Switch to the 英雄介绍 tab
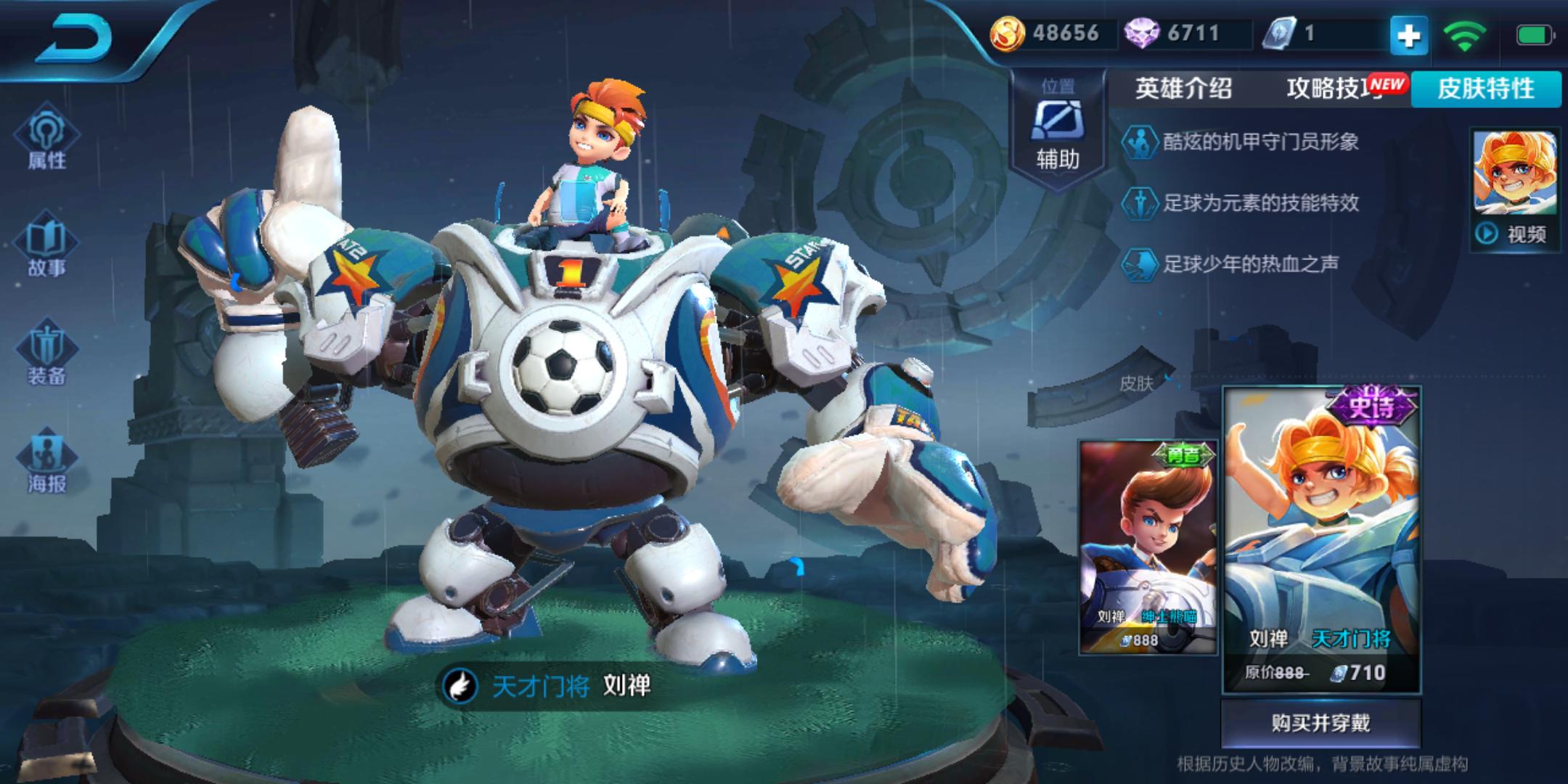This screenshot has height=784, width=1568. tap(1183, 89)
